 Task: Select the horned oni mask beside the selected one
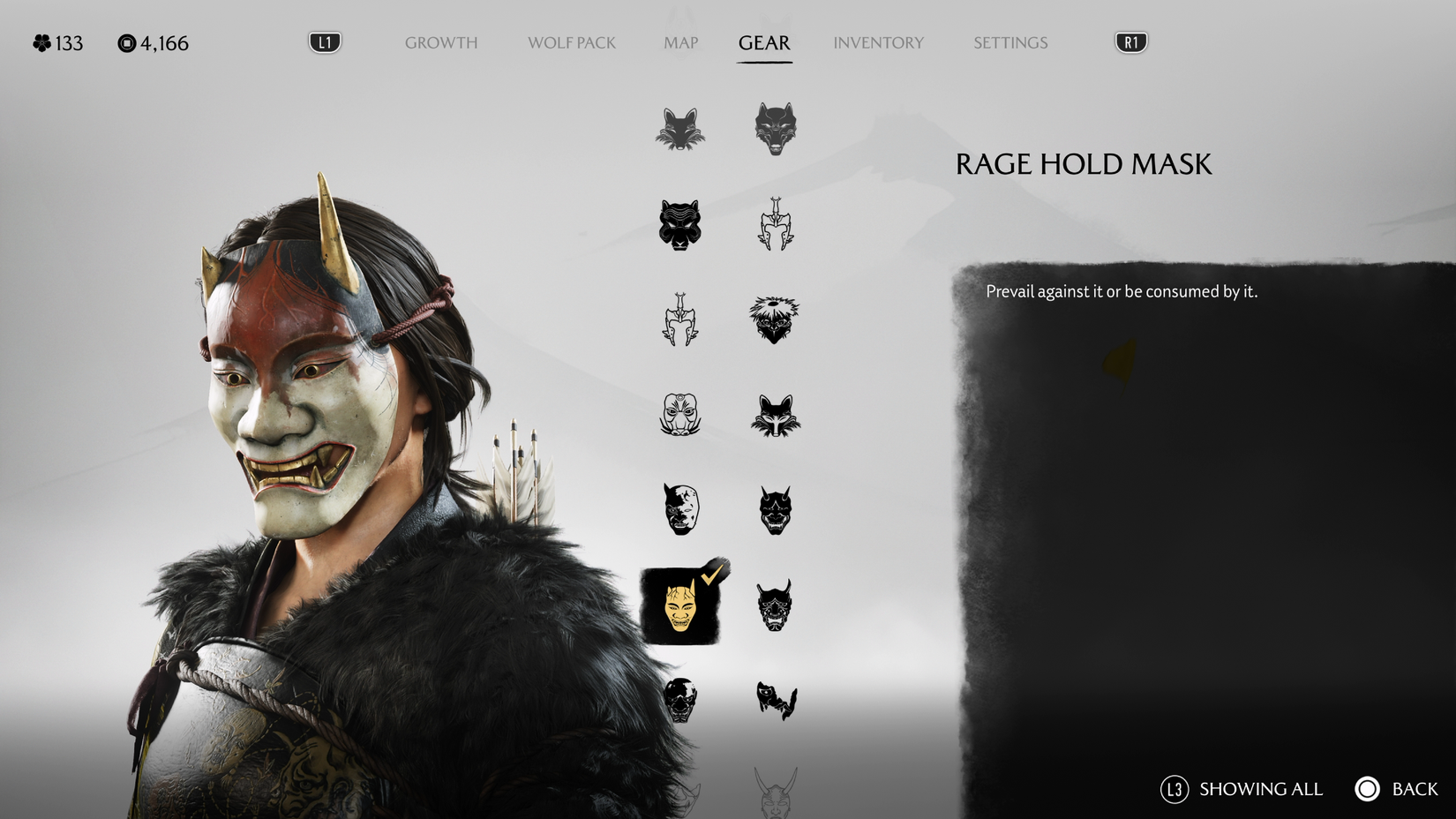(775, 605)
